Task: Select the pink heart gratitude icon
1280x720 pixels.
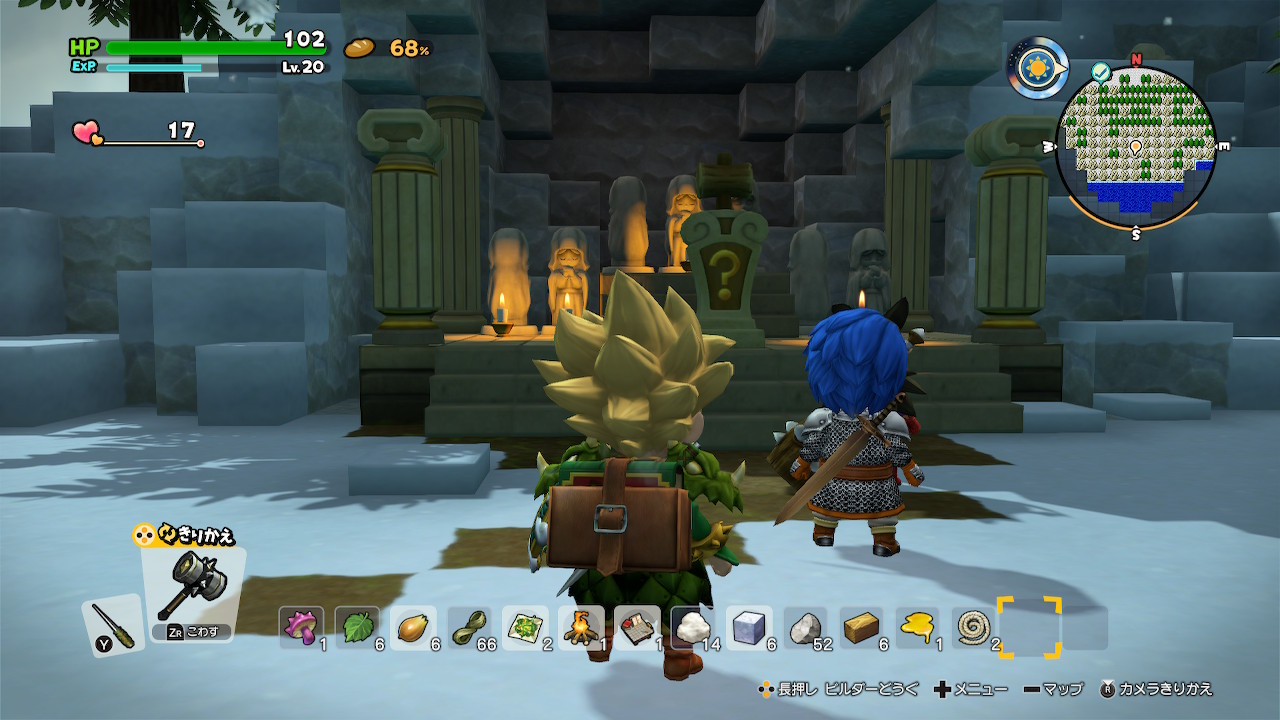Action: coord(88,132)
